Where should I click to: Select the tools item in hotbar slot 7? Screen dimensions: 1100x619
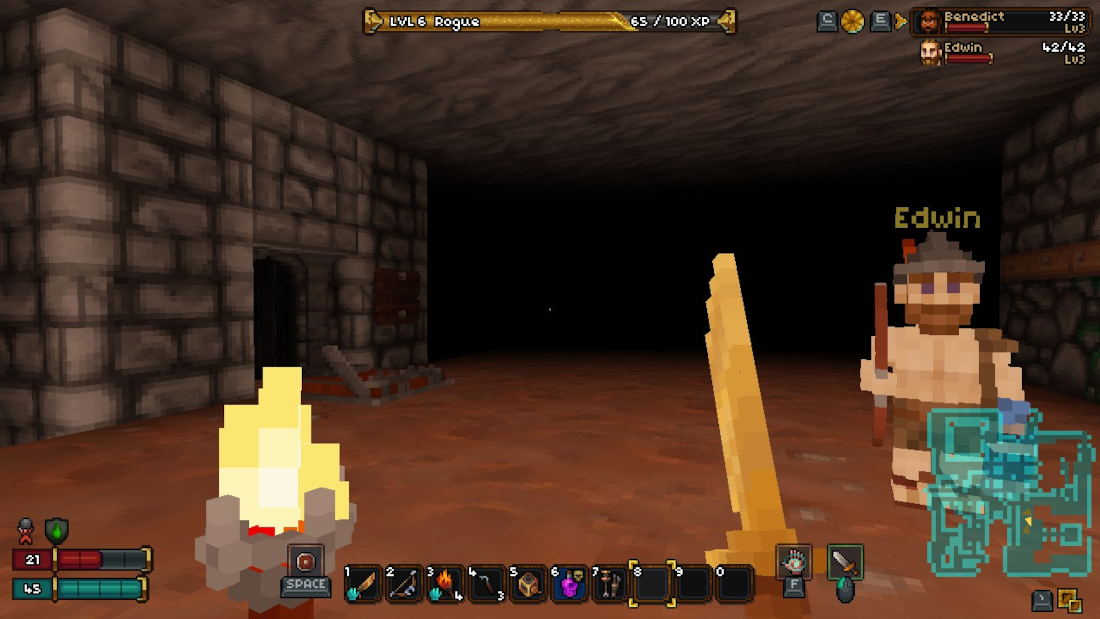(610, 584)
